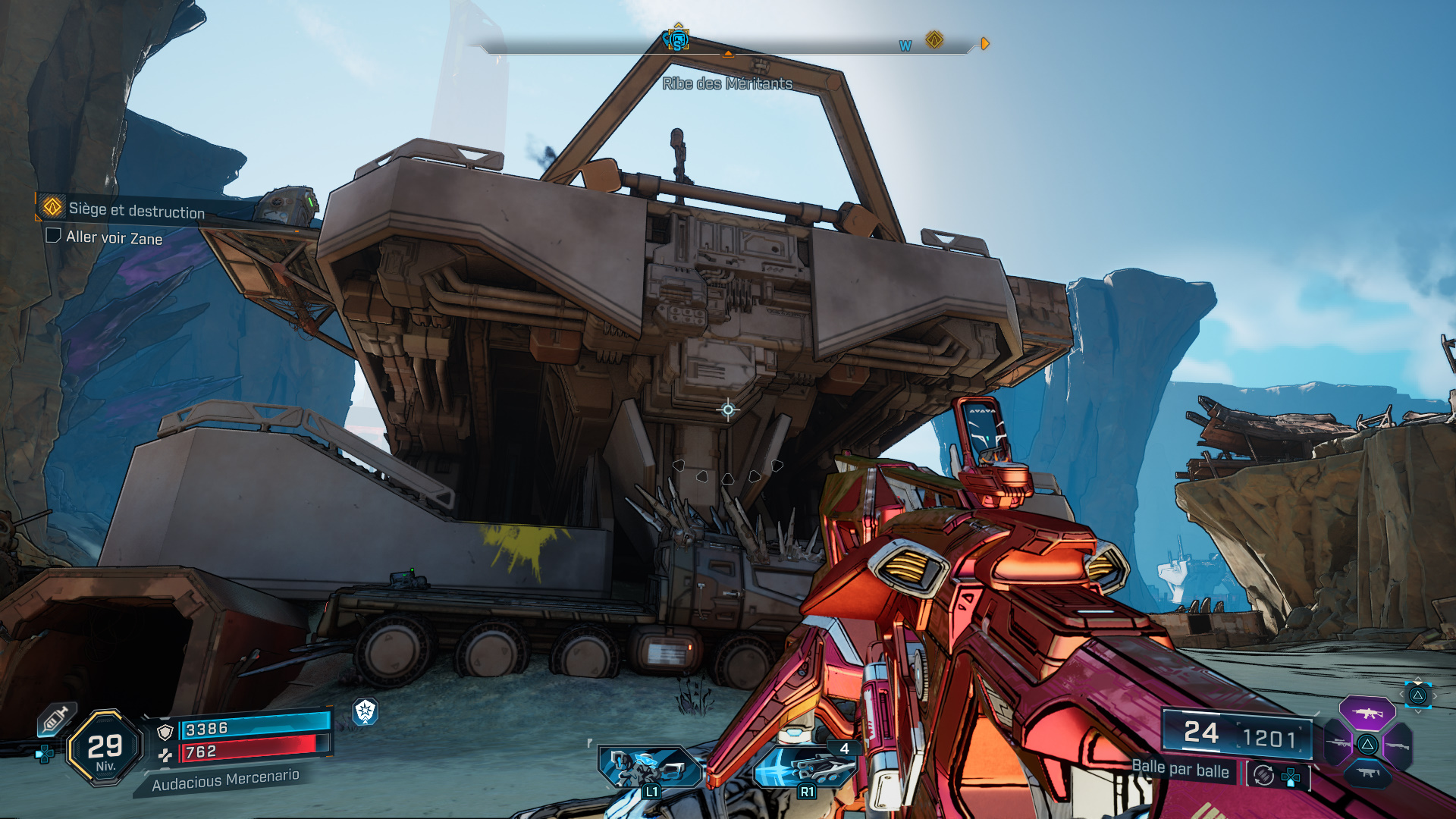This screenshot has width=1456, height=819.
Task: Switch to the sniper rifle weapon slot
Action: 1338,744
